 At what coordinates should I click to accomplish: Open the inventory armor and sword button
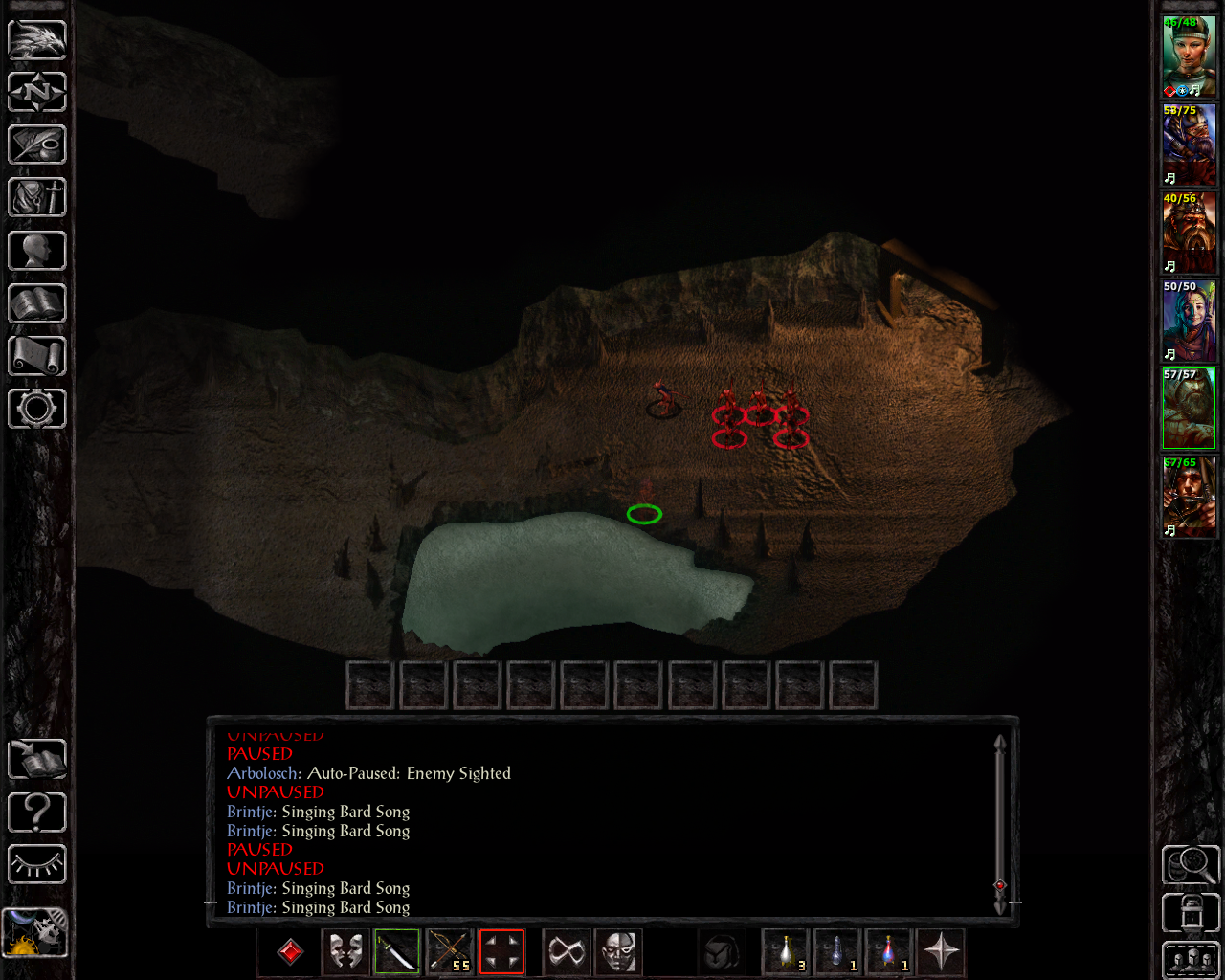pyautogui.click(x=37, y=198)
